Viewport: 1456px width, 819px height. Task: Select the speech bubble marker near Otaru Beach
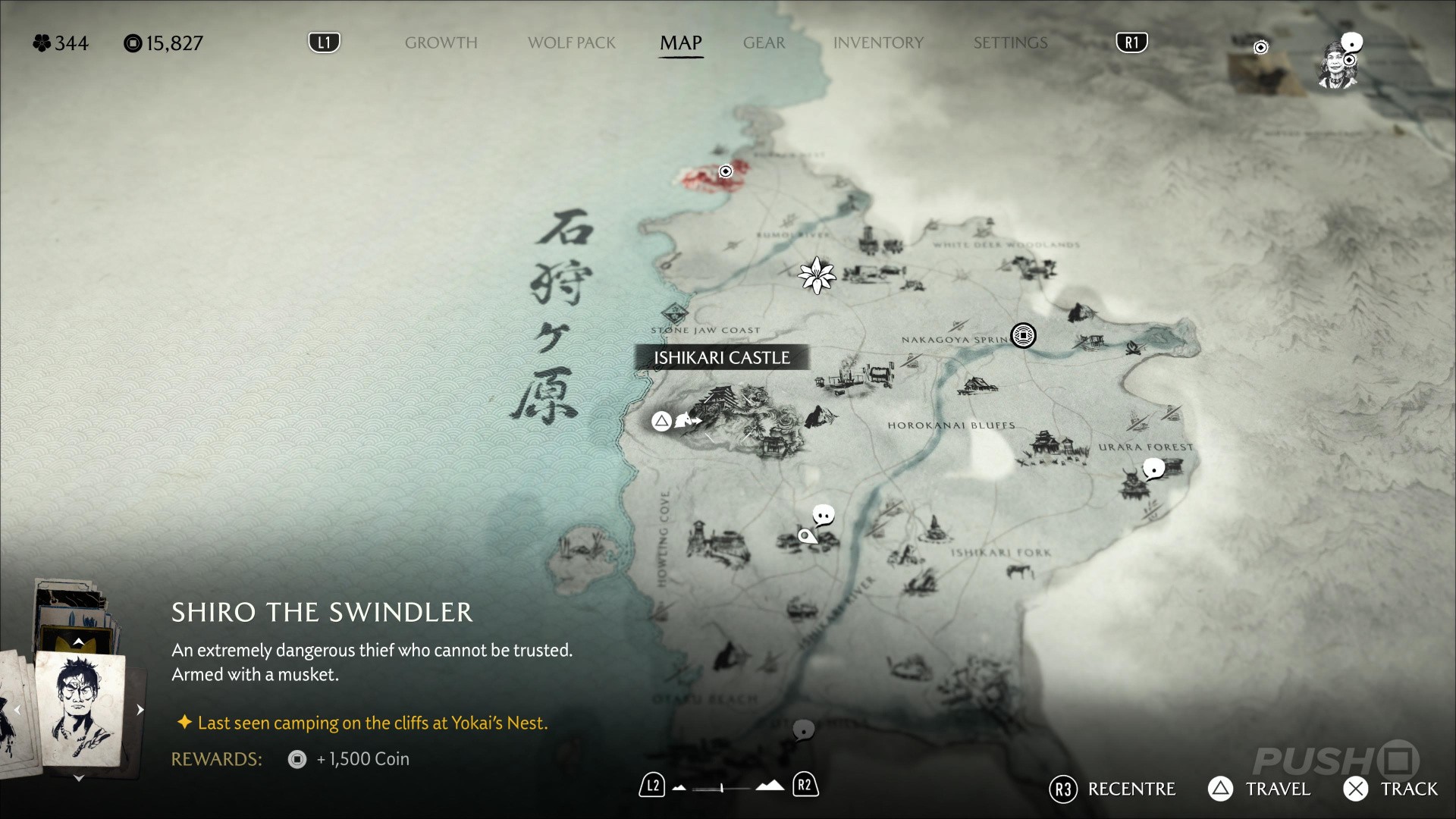point(803,730)
